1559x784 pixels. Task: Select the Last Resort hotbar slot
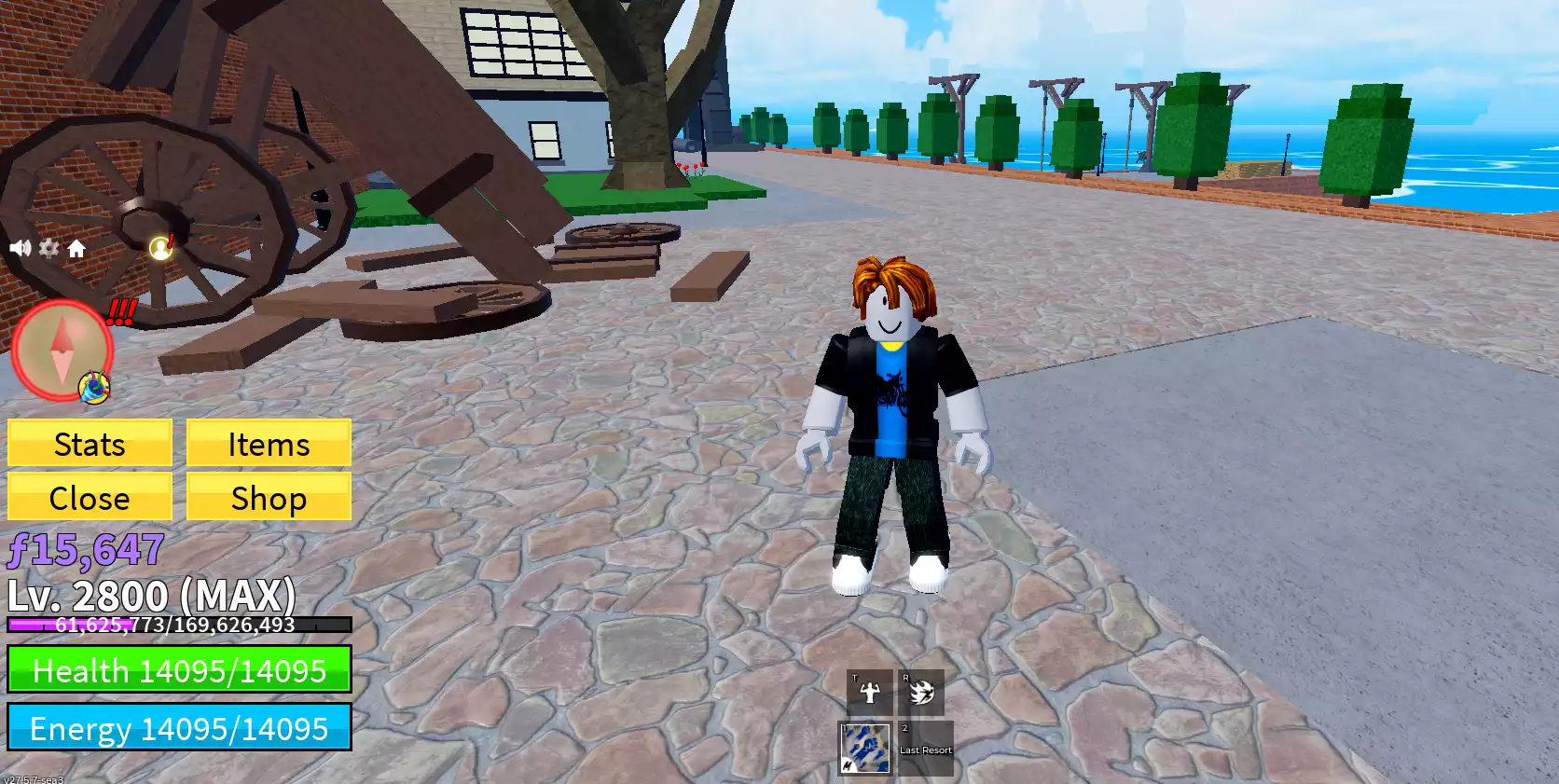(x=925, y=749)
